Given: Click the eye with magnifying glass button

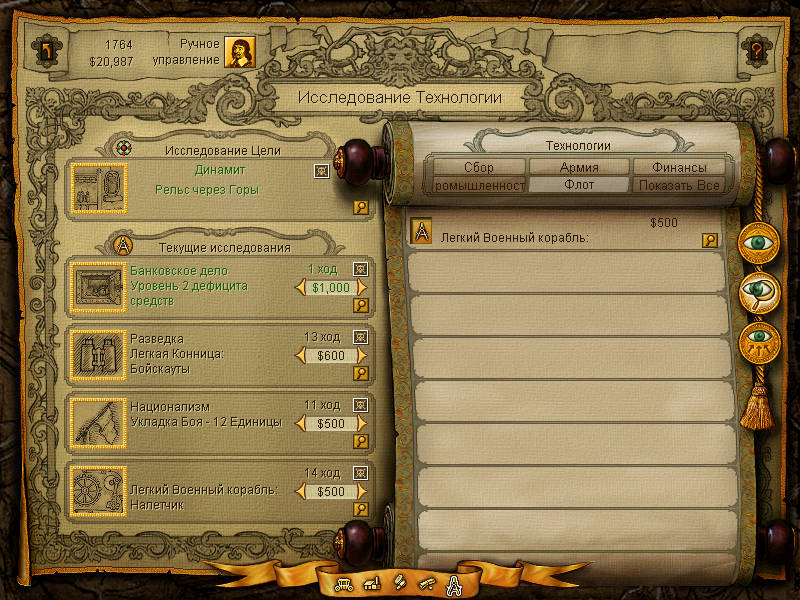Looking at the screenshot, I should [760, 291].
